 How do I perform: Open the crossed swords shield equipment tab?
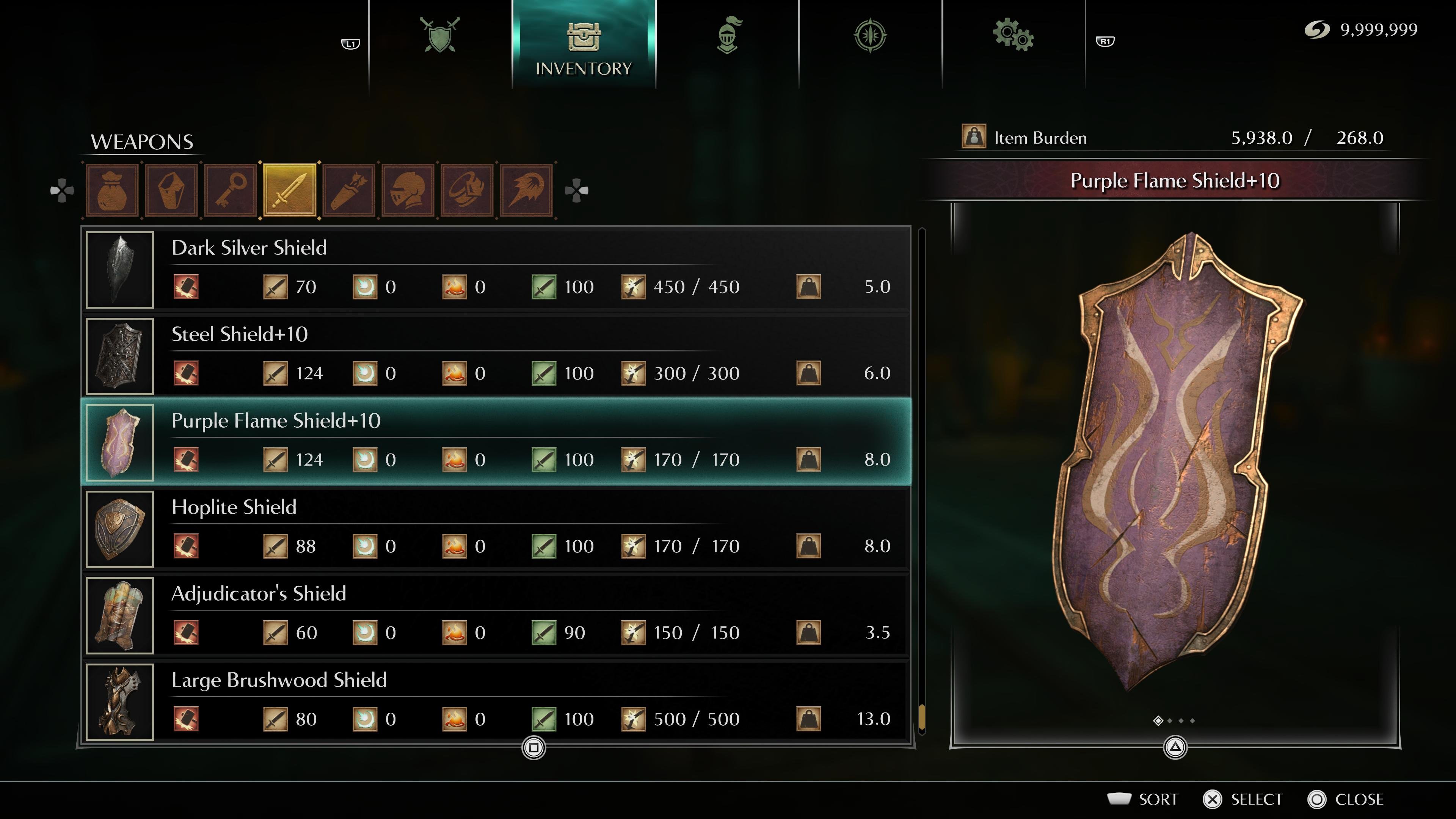click(440, 35)
